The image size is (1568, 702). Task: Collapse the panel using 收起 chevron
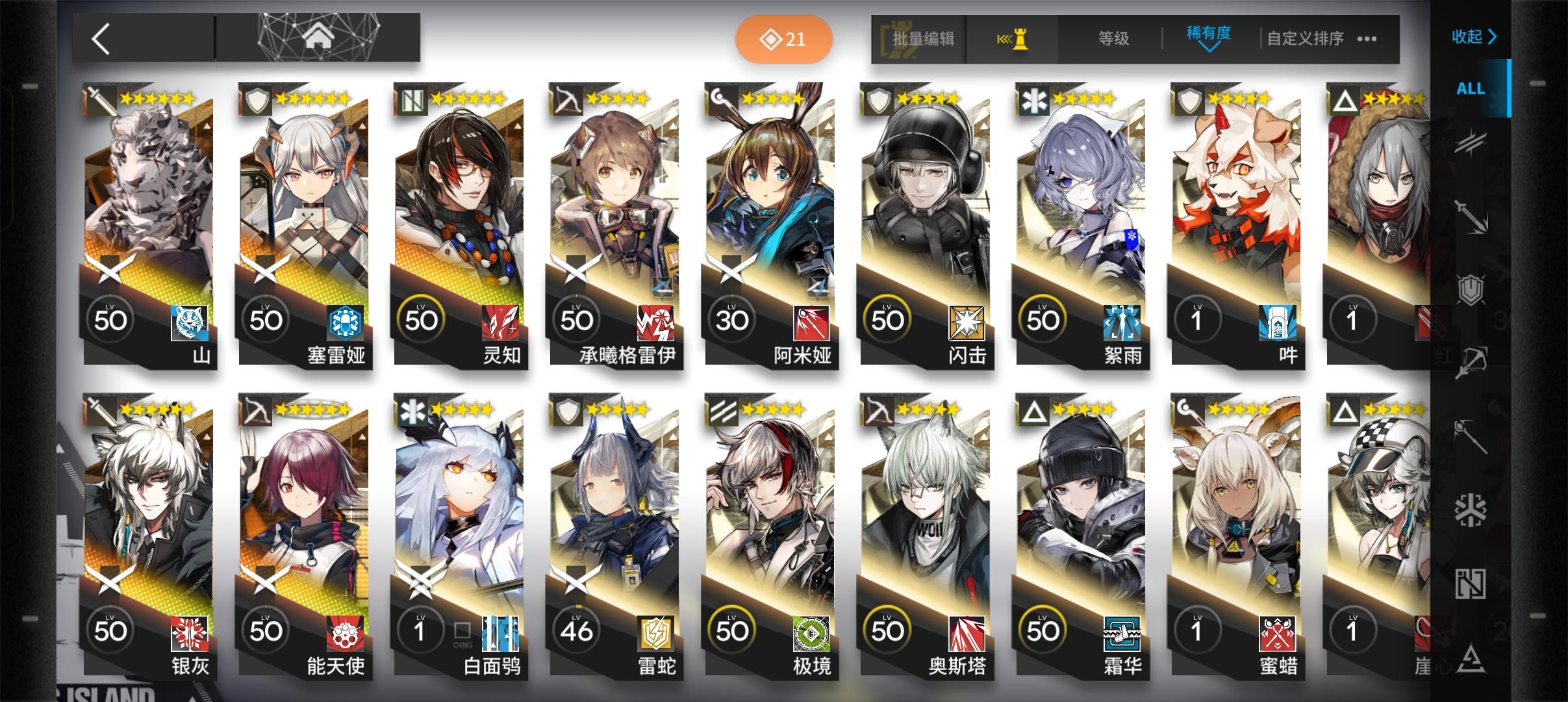click(1473, 37)
